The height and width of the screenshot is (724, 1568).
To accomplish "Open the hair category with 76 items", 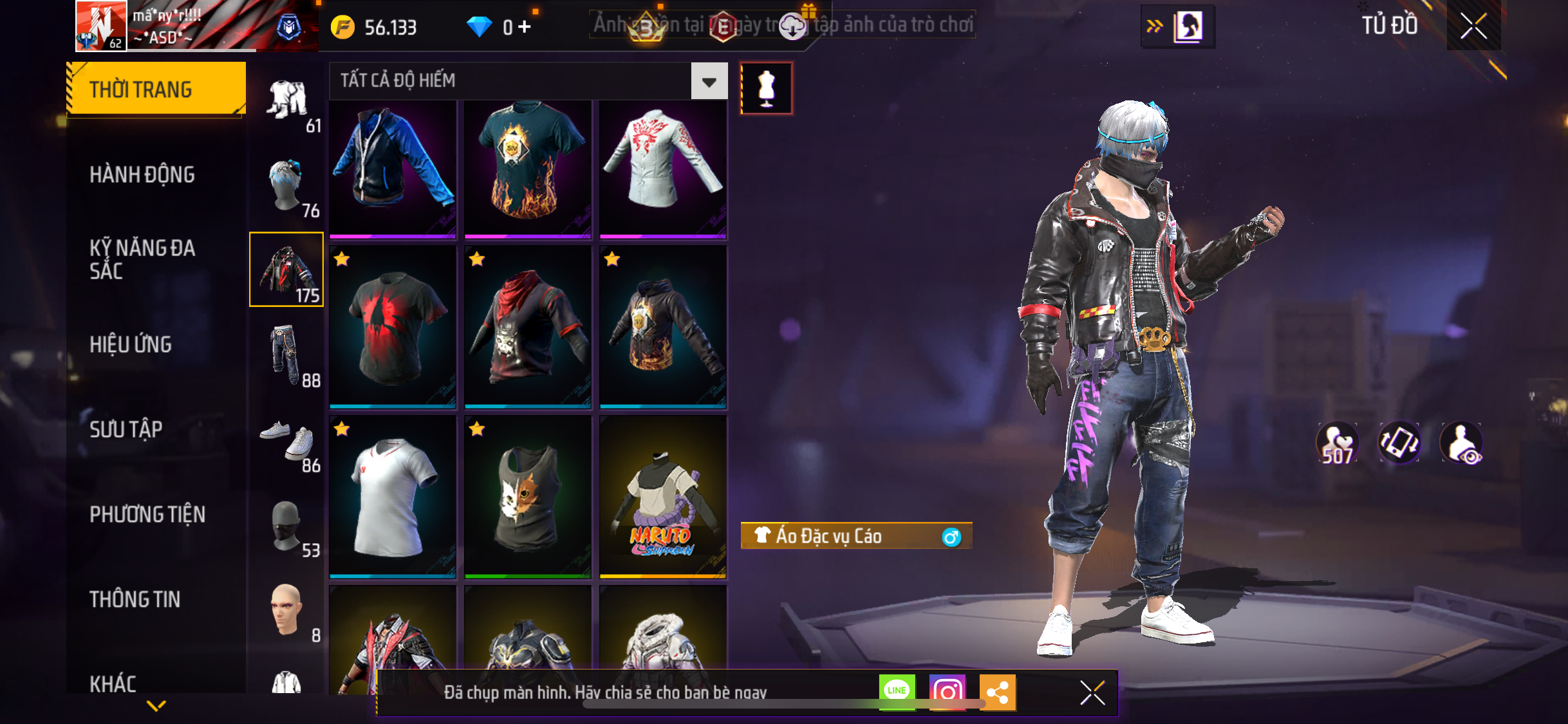I will tap(287, 187).
